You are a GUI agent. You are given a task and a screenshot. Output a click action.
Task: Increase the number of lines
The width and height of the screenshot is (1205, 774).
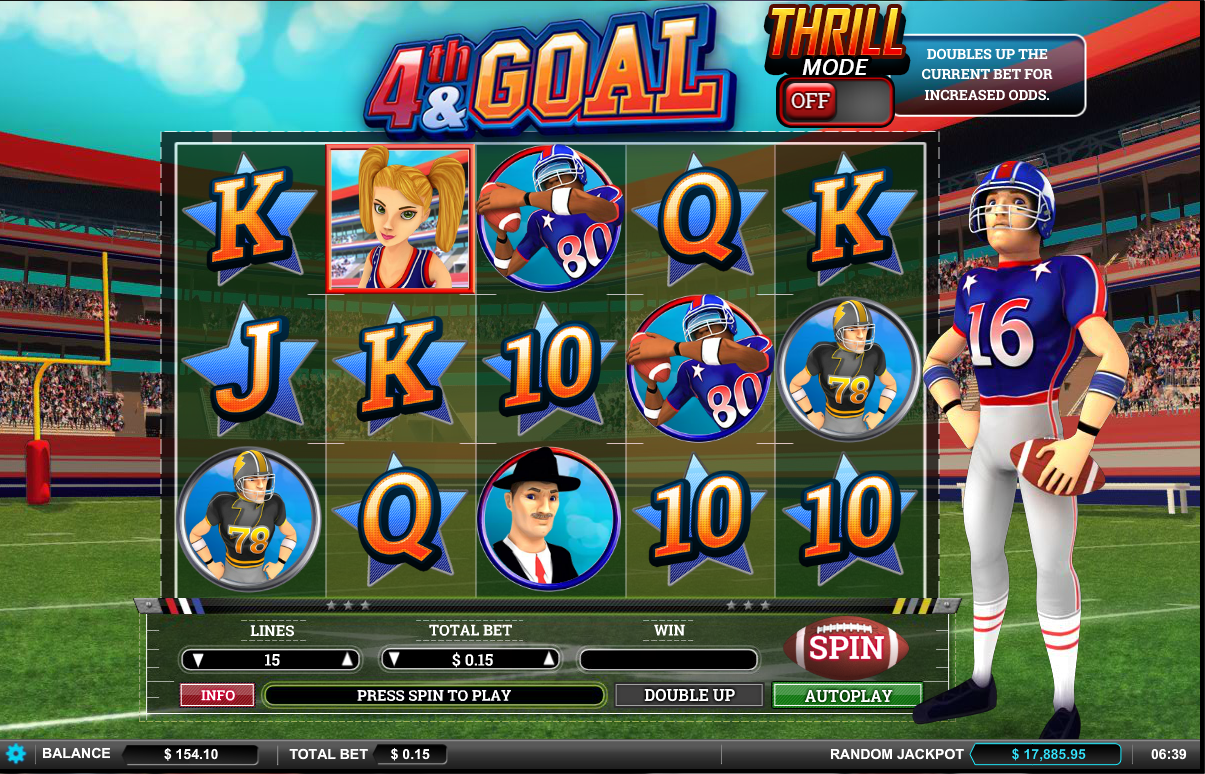[x=347, y=660]
